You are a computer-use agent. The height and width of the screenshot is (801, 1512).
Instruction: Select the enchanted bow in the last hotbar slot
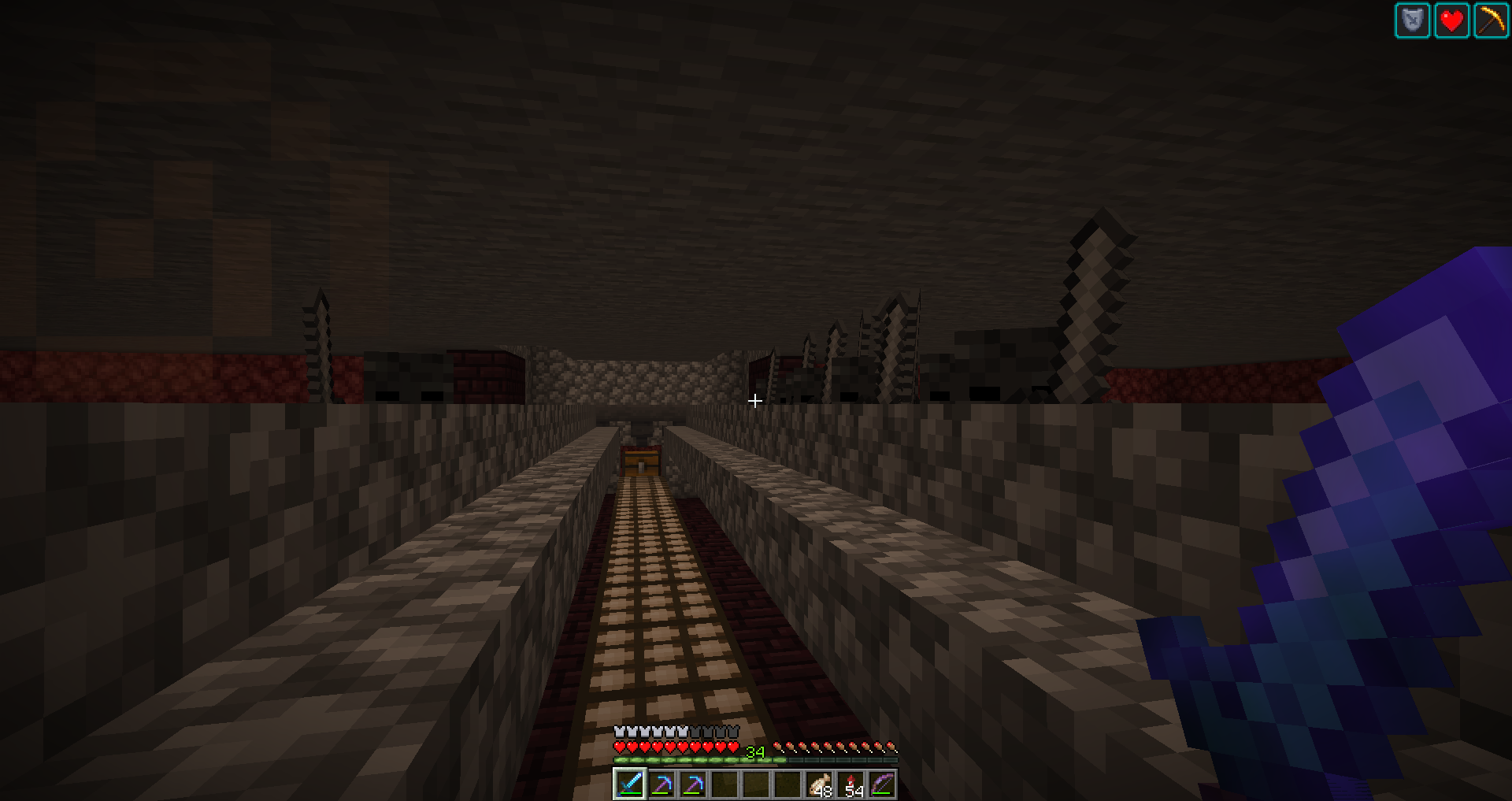pyautogui.click(x=882, y=784)
